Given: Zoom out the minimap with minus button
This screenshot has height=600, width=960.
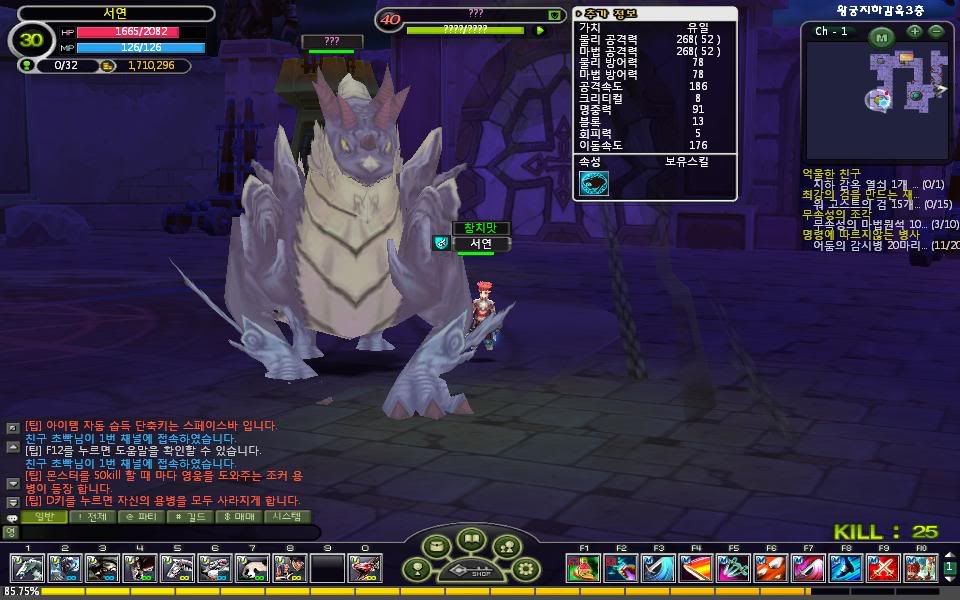Looking at the screenshot, I should [x=936, y=32].
